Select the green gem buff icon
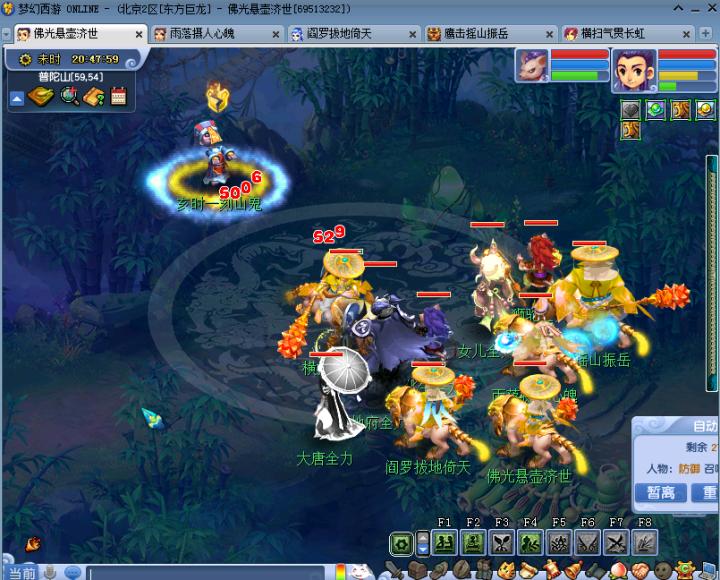The height and width of the screenshot is (580, 720). click(655, 110)
